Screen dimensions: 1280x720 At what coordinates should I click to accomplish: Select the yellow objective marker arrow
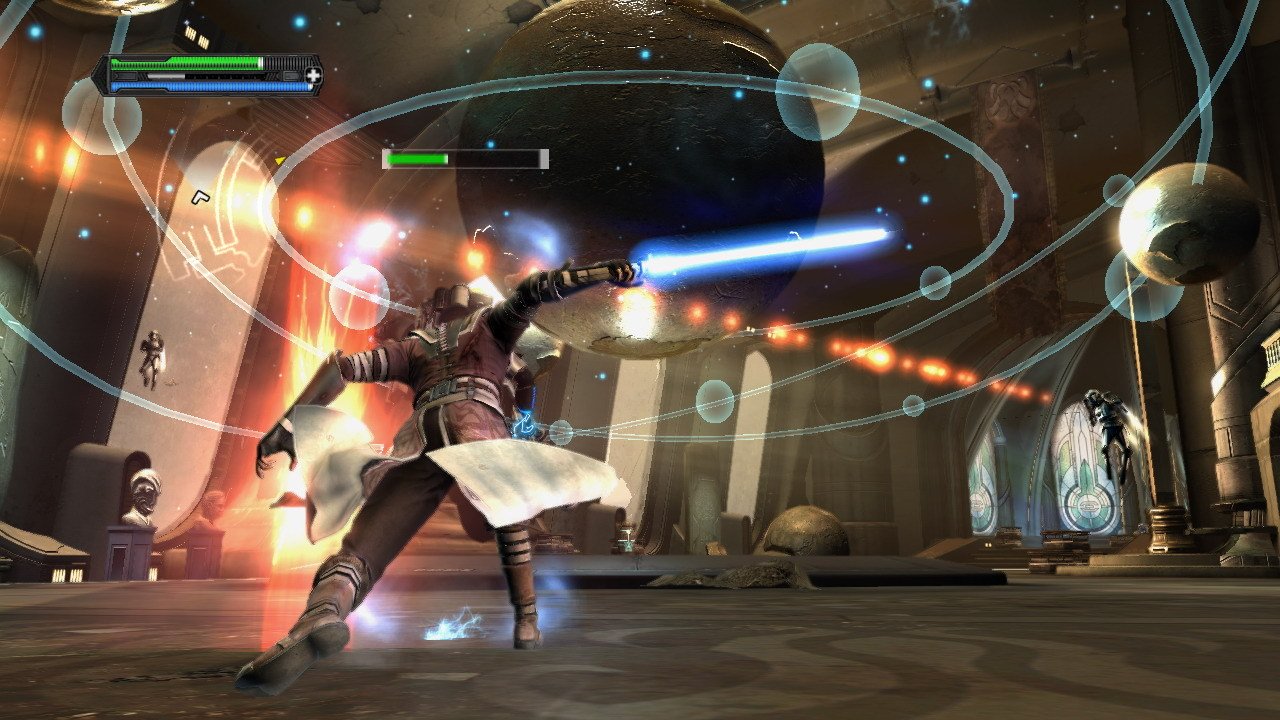click(x=280, y=158)
